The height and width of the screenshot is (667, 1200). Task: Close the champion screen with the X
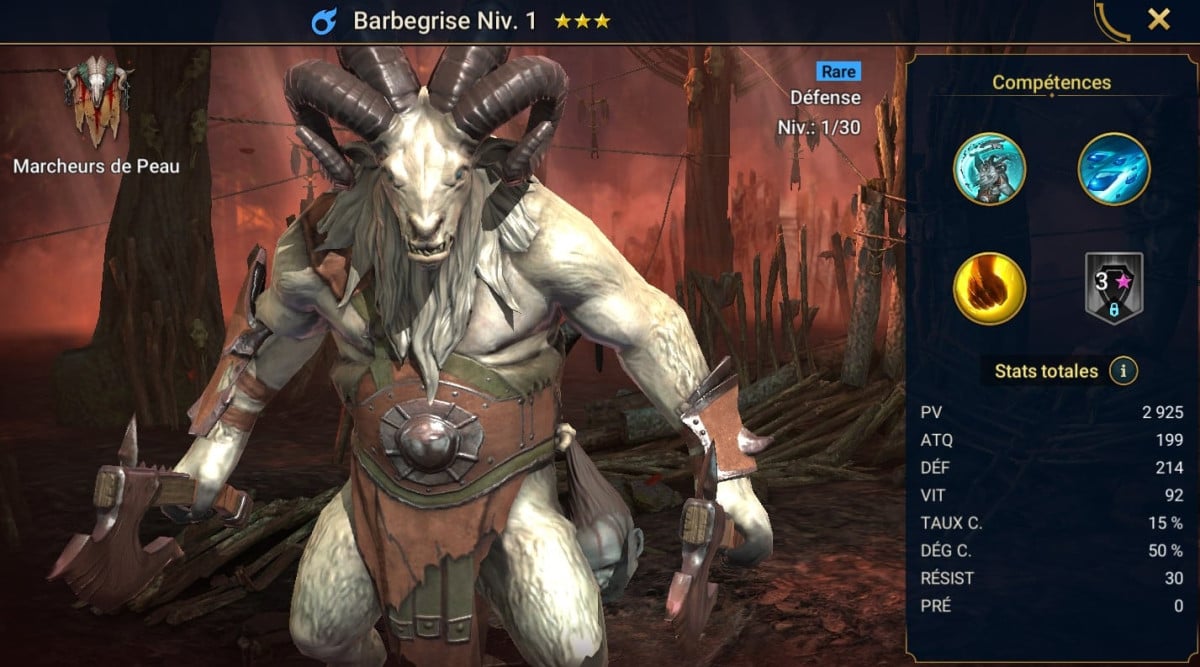pos(1158,20)
